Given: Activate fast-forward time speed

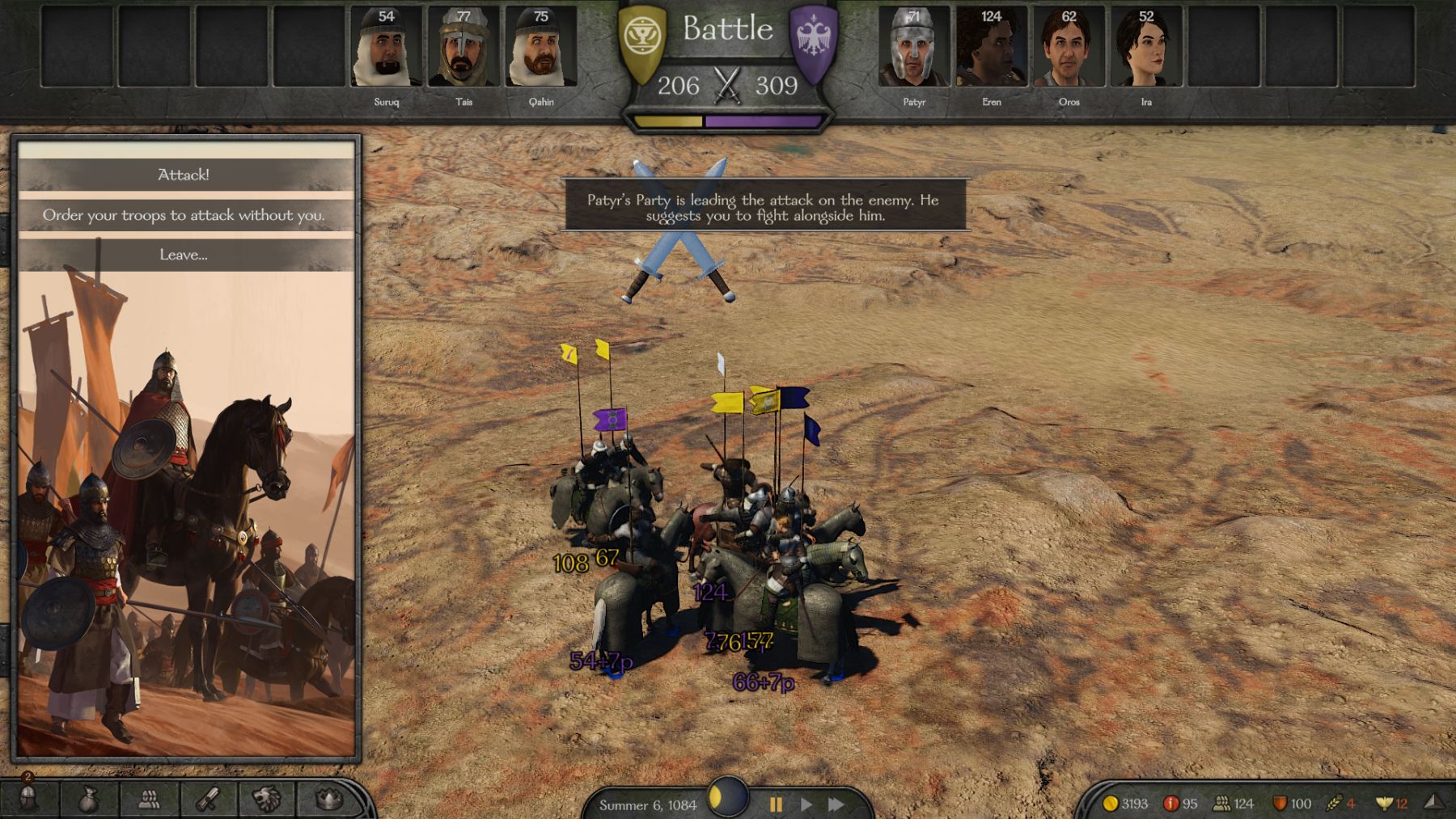Looking at the screenshot, I should [836, 804].
